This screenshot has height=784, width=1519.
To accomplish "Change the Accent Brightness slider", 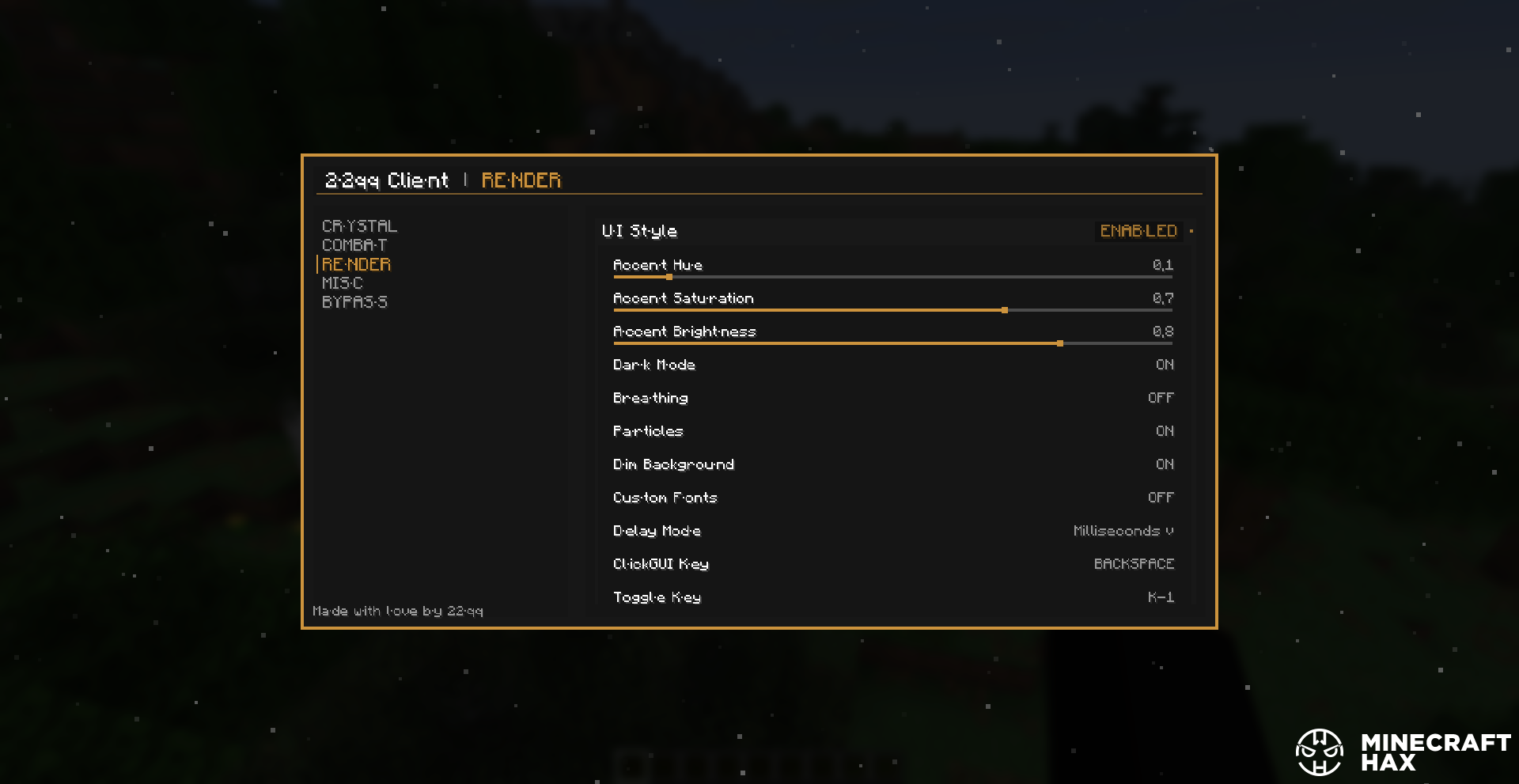I will click(1060, 343).
